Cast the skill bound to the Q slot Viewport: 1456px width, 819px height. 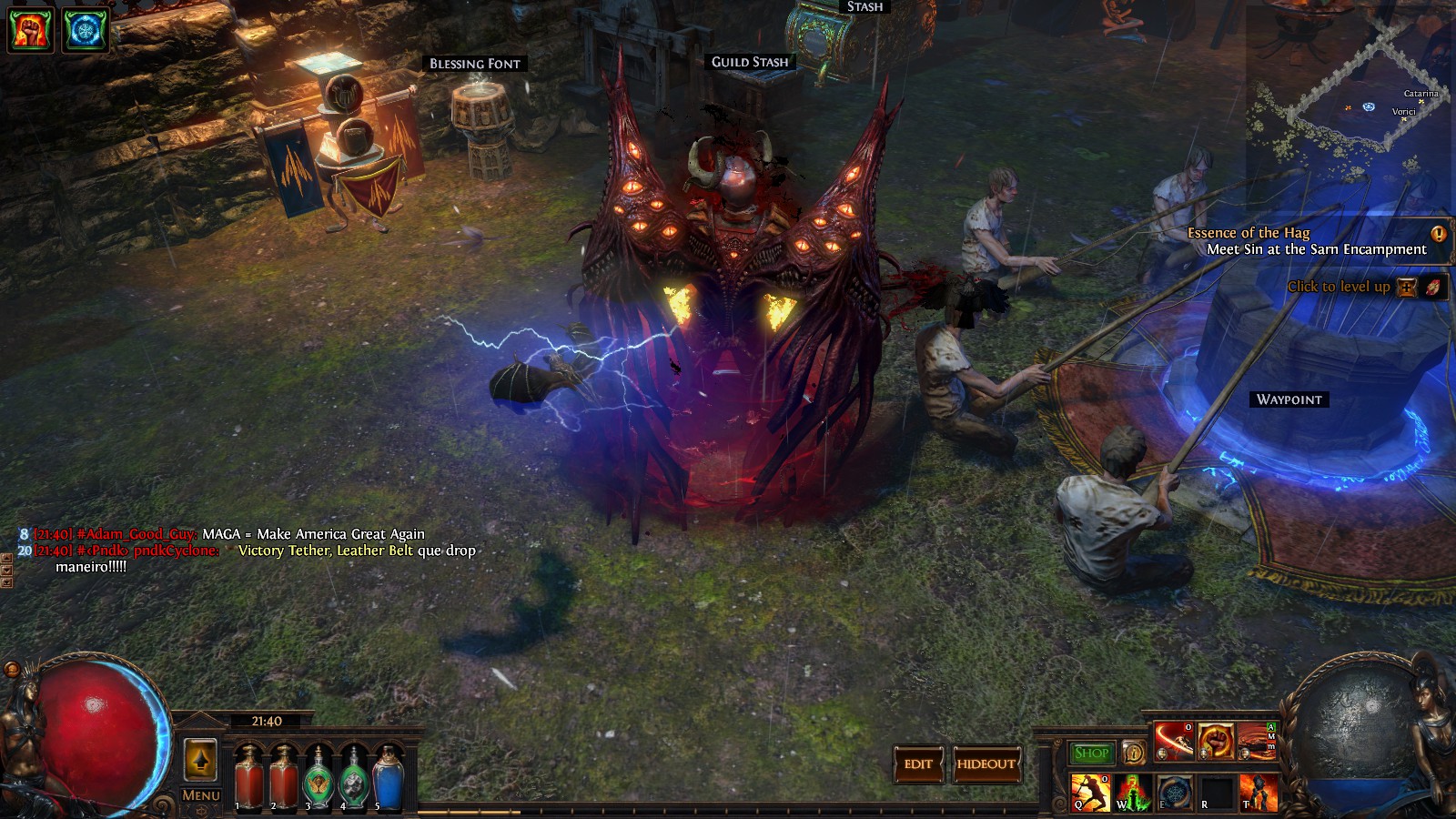tap(1089, 793)
